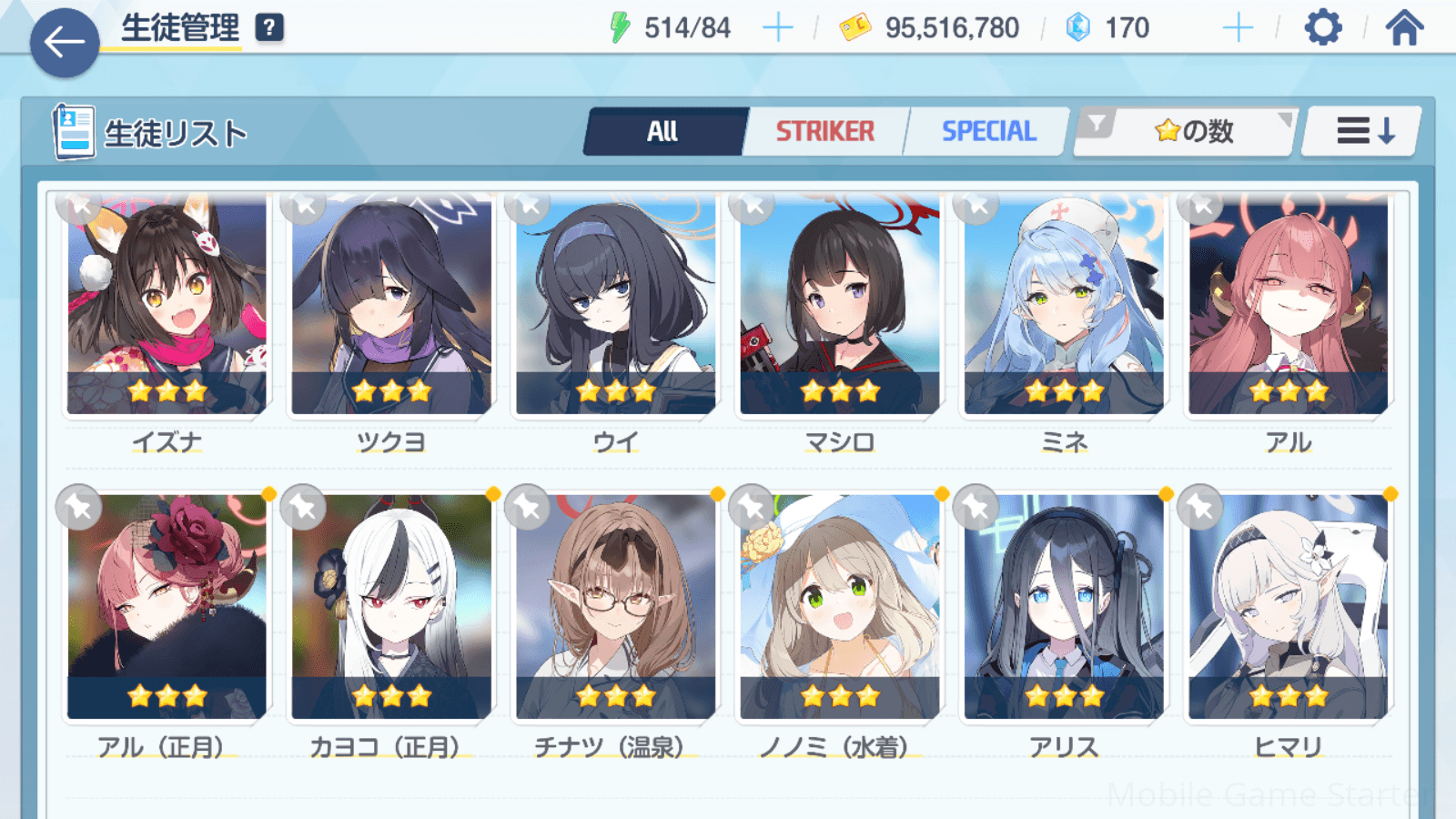The width and height of the screenshot is (1456, 819).
Task: Go back with the arrow button
Action: click(65, 42)
